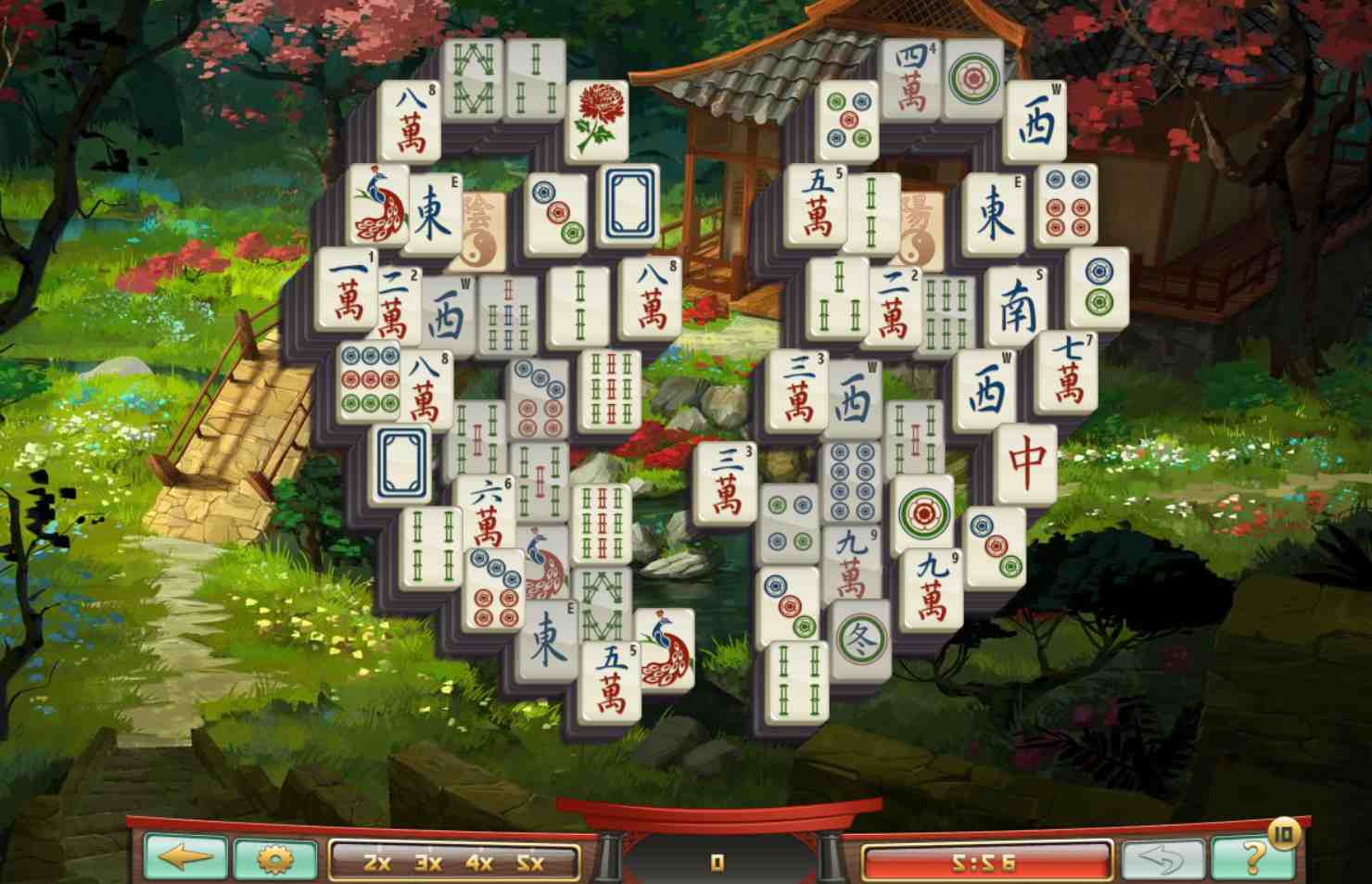1372x884 pixels.
Task: Select the four wan 四萬 tile
Action: point(910,78)
